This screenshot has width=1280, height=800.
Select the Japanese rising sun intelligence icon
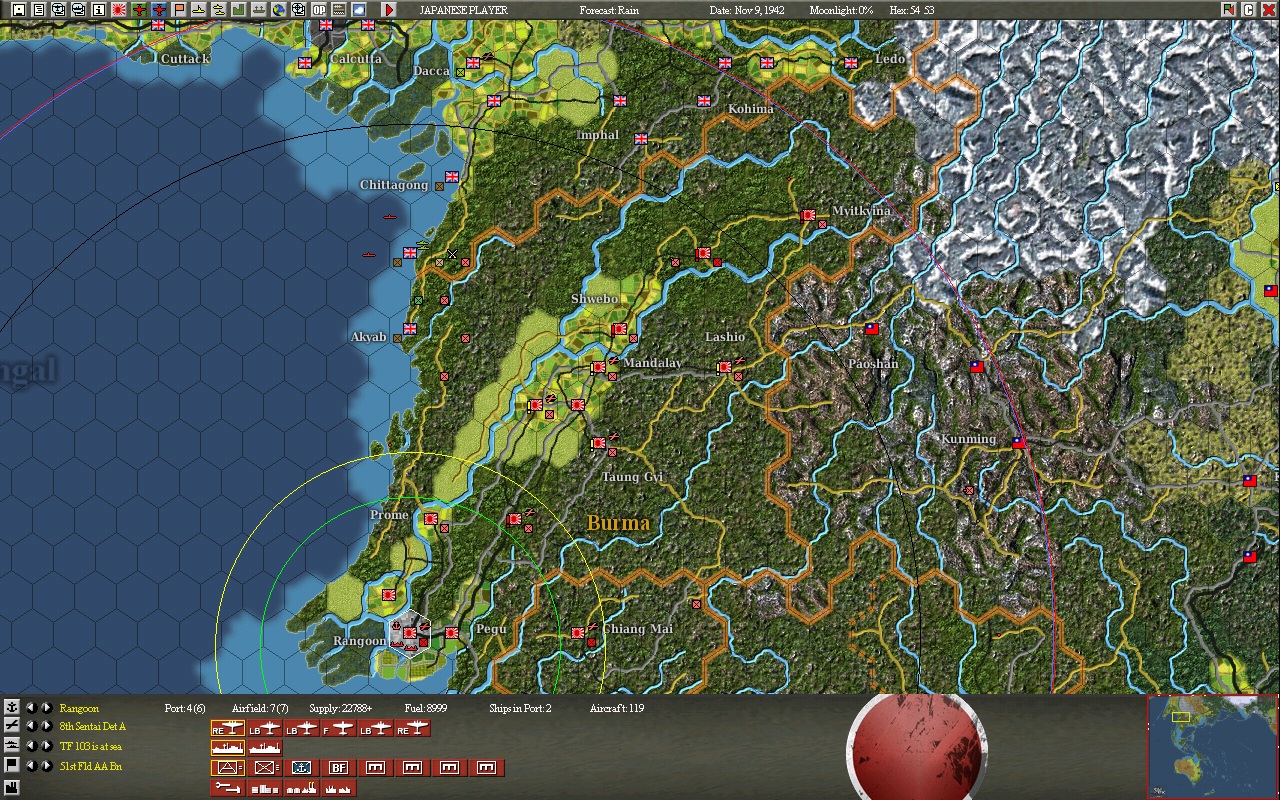(117, 8)
